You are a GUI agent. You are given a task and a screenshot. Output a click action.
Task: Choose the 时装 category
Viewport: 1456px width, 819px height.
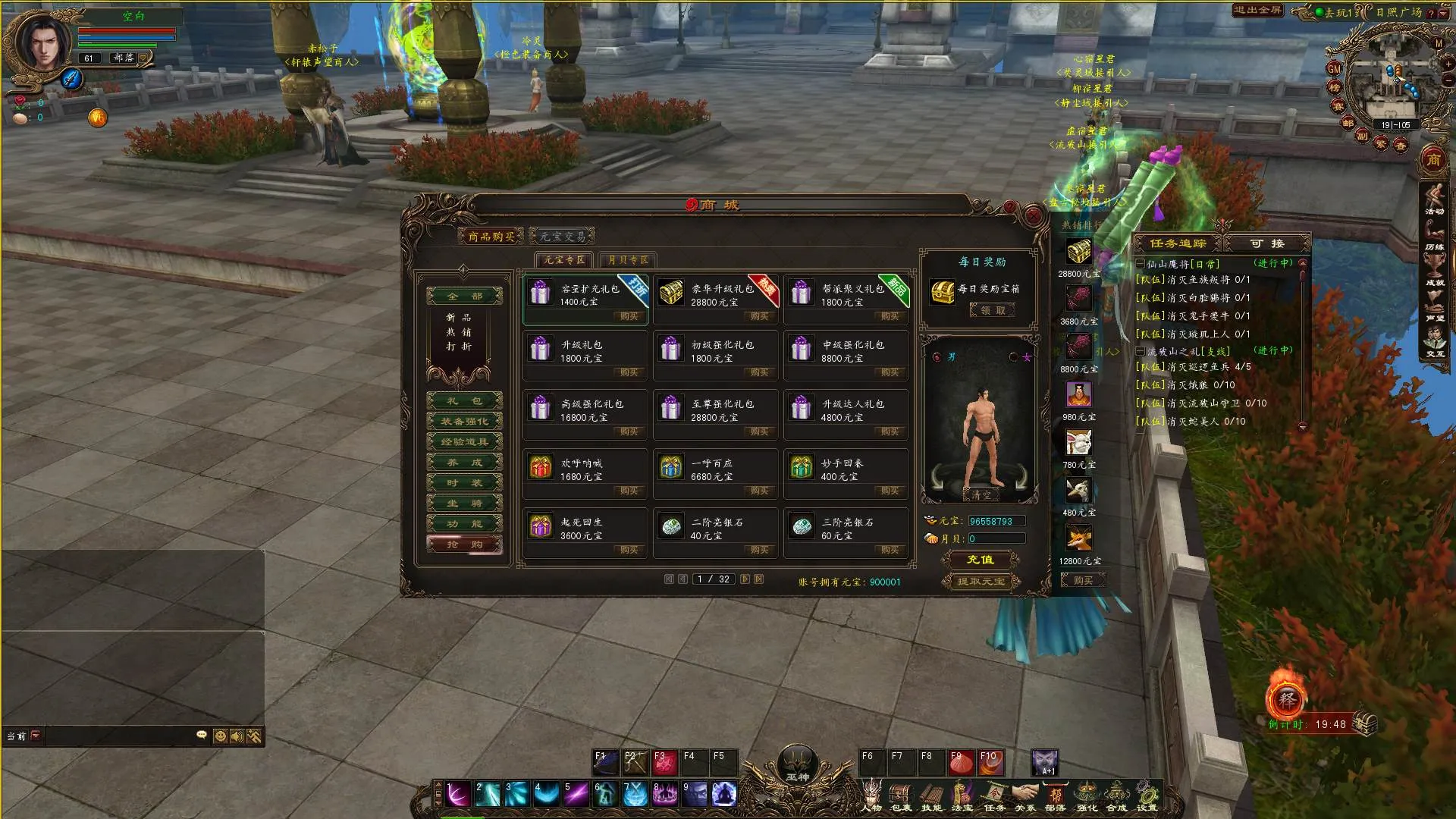[465, 483]
